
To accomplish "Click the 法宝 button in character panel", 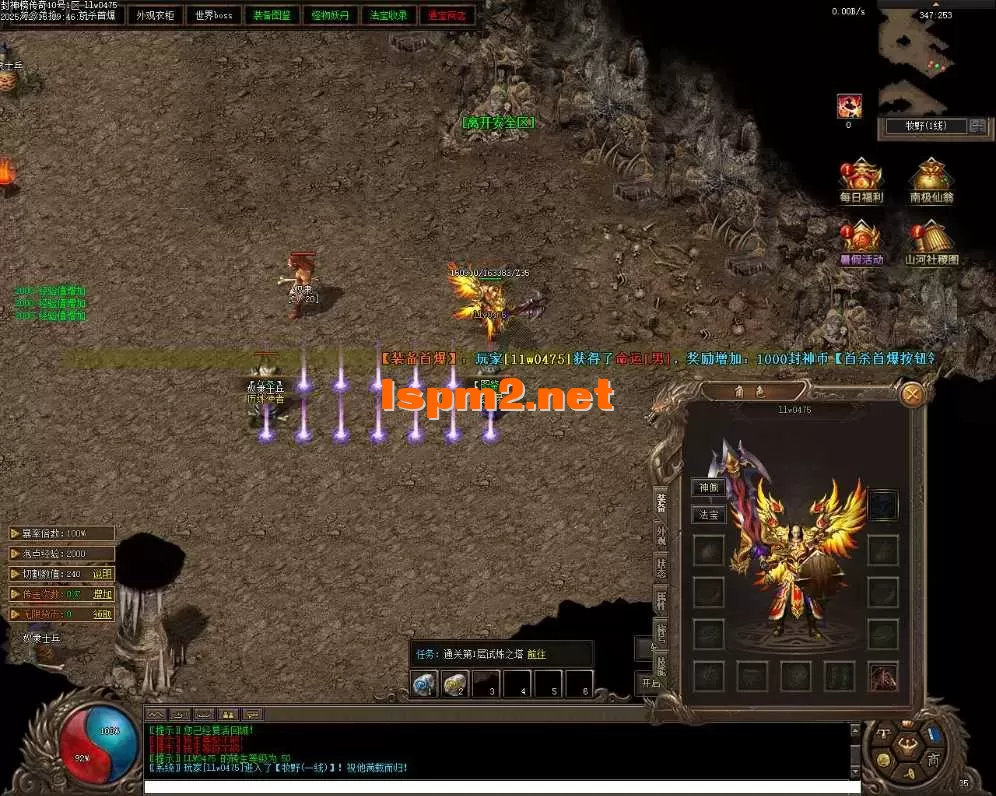I will pyautogui.click(x=709, y=515).
